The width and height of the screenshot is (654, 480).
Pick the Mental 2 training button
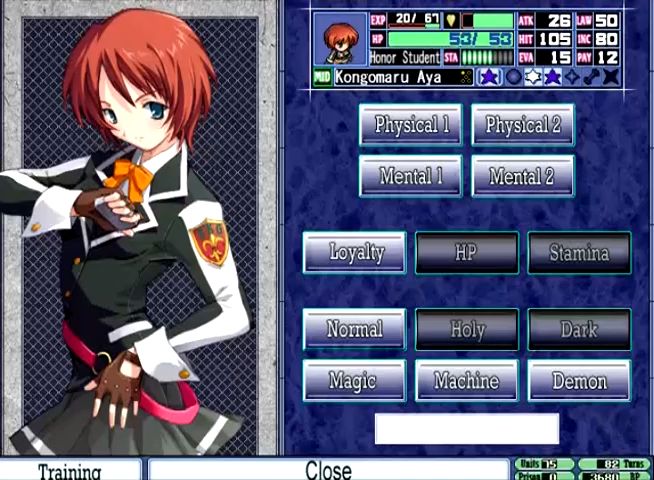[523, 177]
